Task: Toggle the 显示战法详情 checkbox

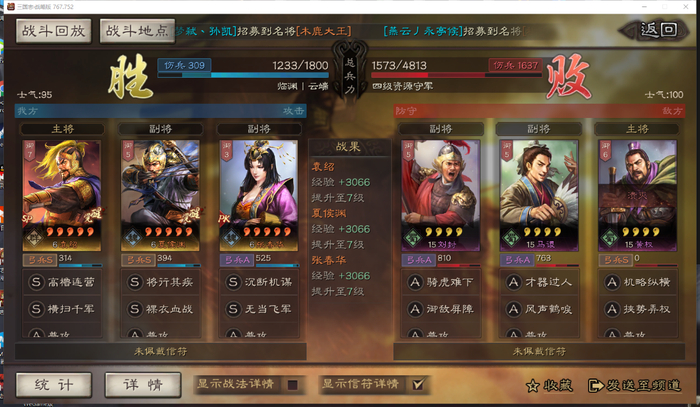Action: coord(293,384)
